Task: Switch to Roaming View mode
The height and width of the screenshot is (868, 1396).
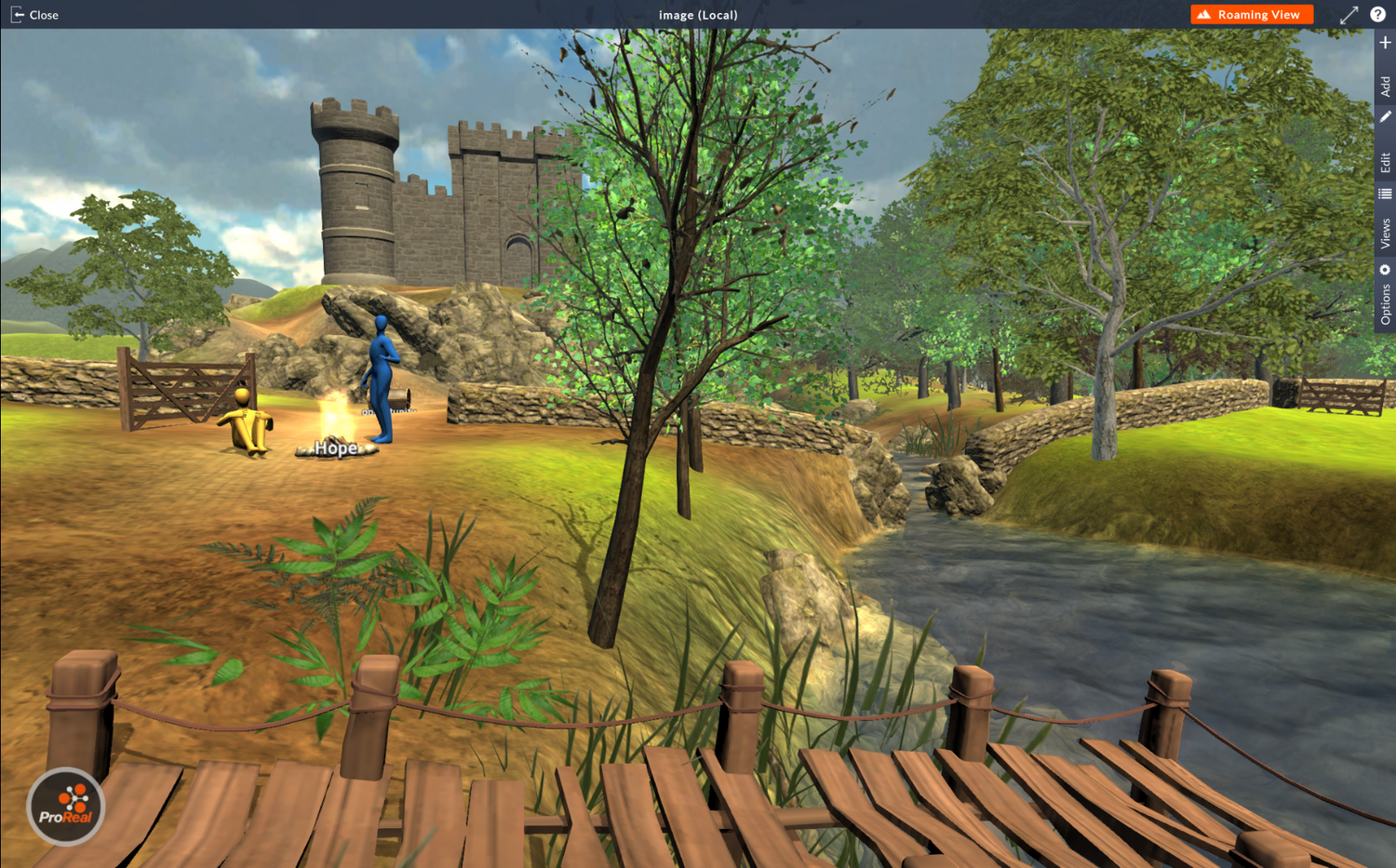Action: tap(1251, 15)
